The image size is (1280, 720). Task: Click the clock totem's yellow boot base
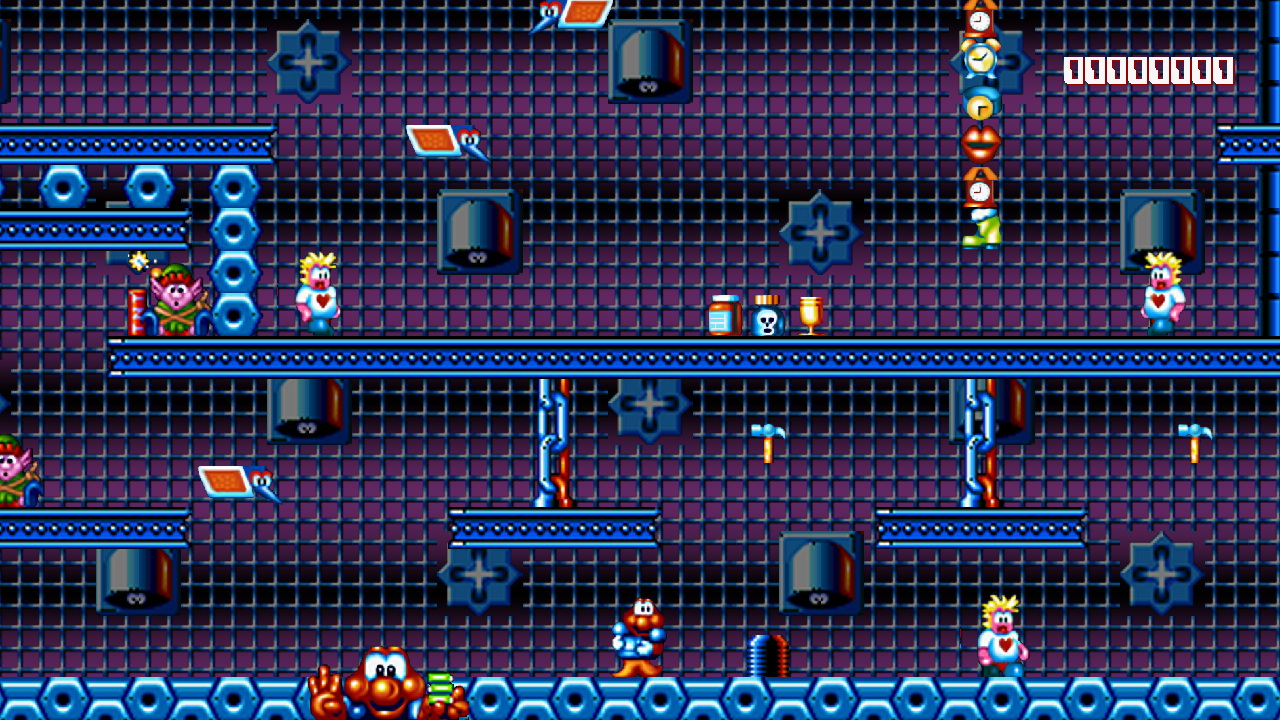point(982,230)
